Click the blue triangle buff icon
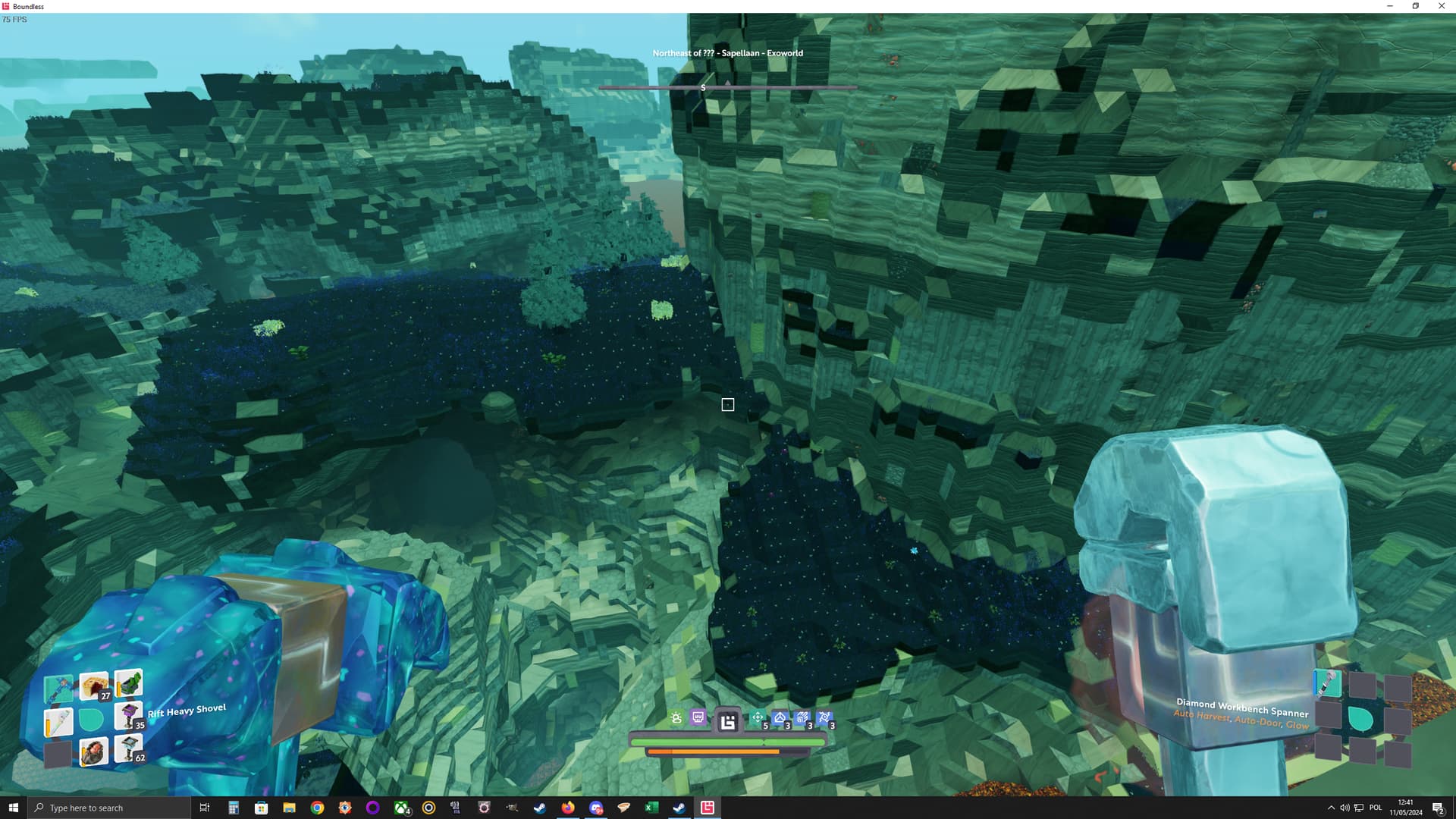 [780, 718]
